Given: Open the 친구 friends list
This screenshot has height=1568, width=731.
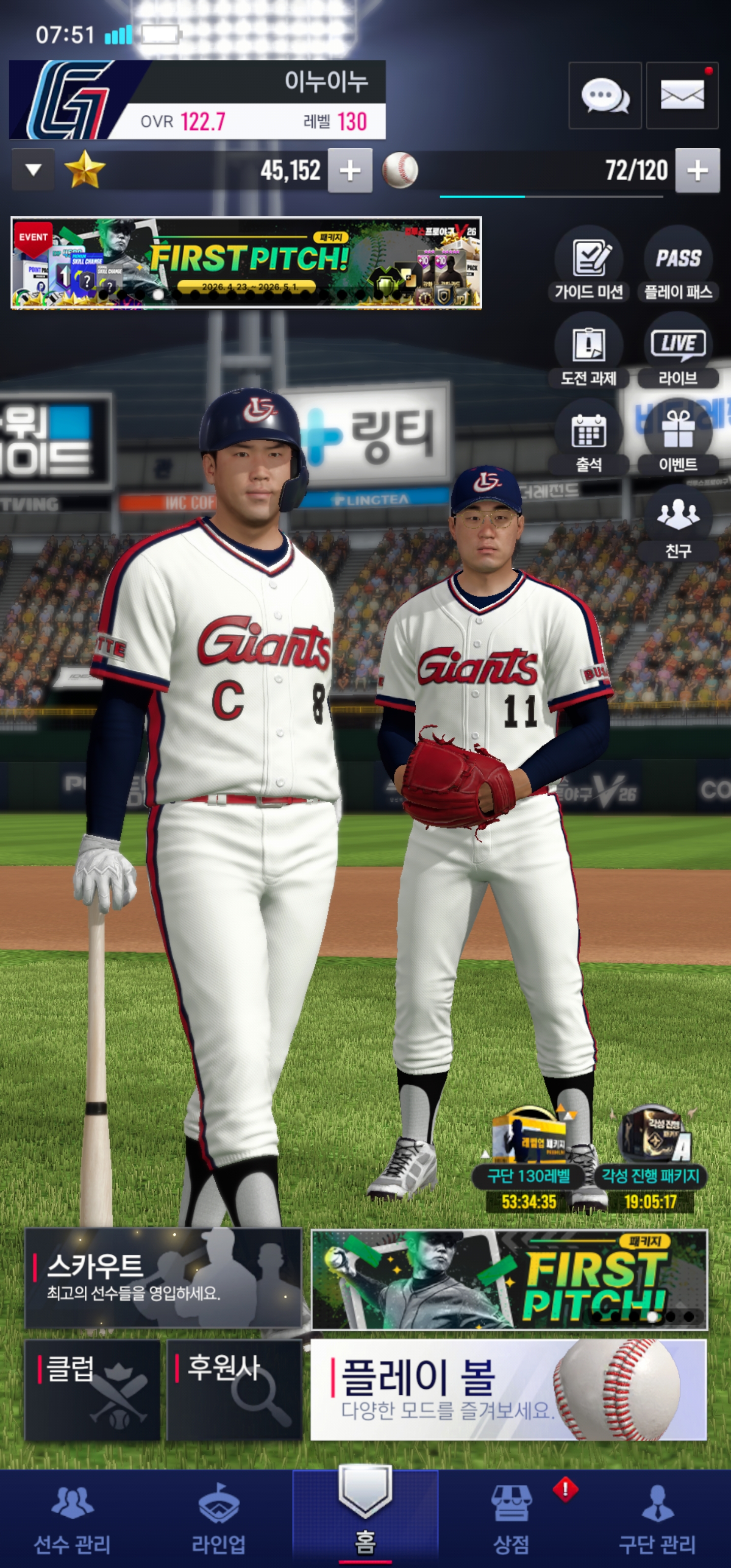Looking at the screenshot, I should click(x=678, y=524).
